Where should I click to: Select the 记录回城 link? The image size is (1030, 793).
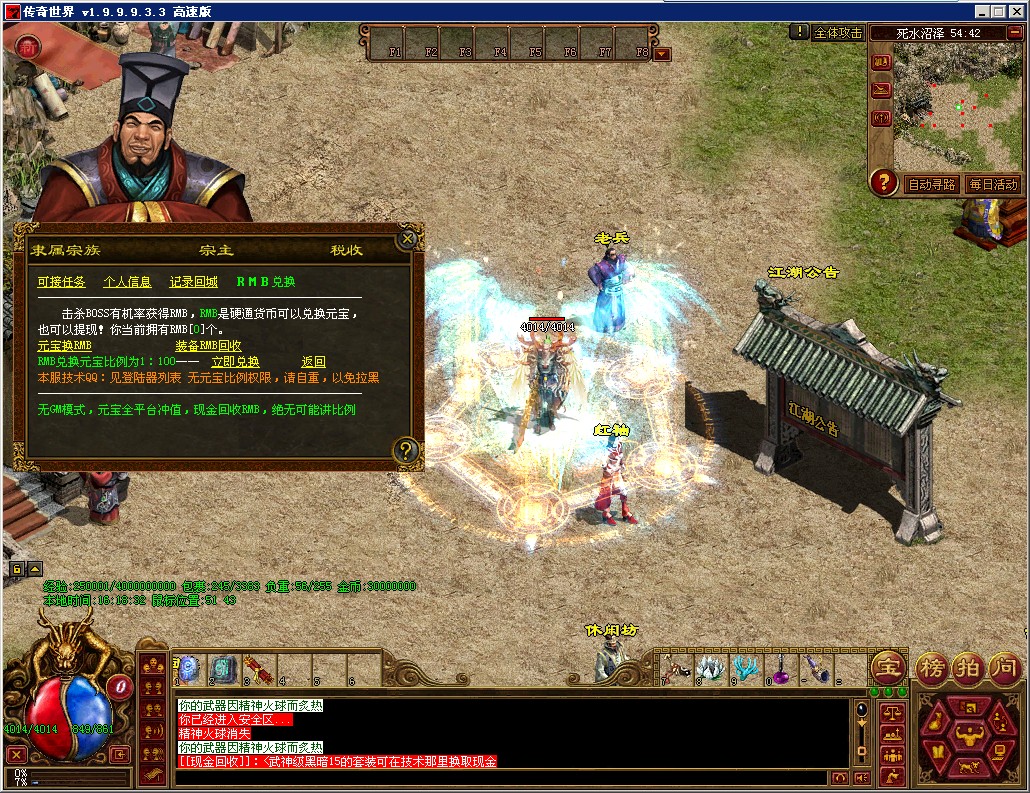point(193,282)
